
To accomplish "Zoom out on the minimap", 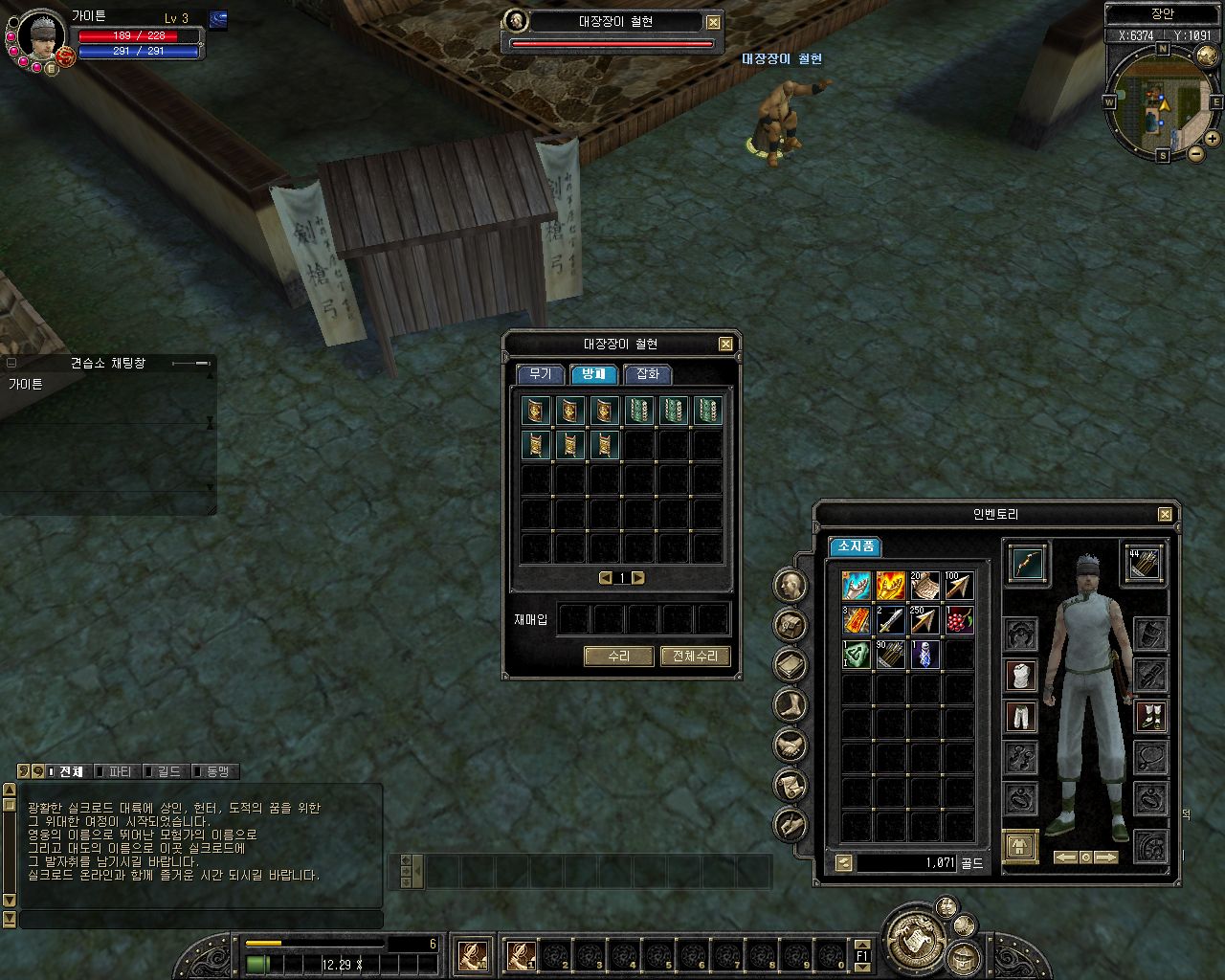I will click(x=1196, y=153).
